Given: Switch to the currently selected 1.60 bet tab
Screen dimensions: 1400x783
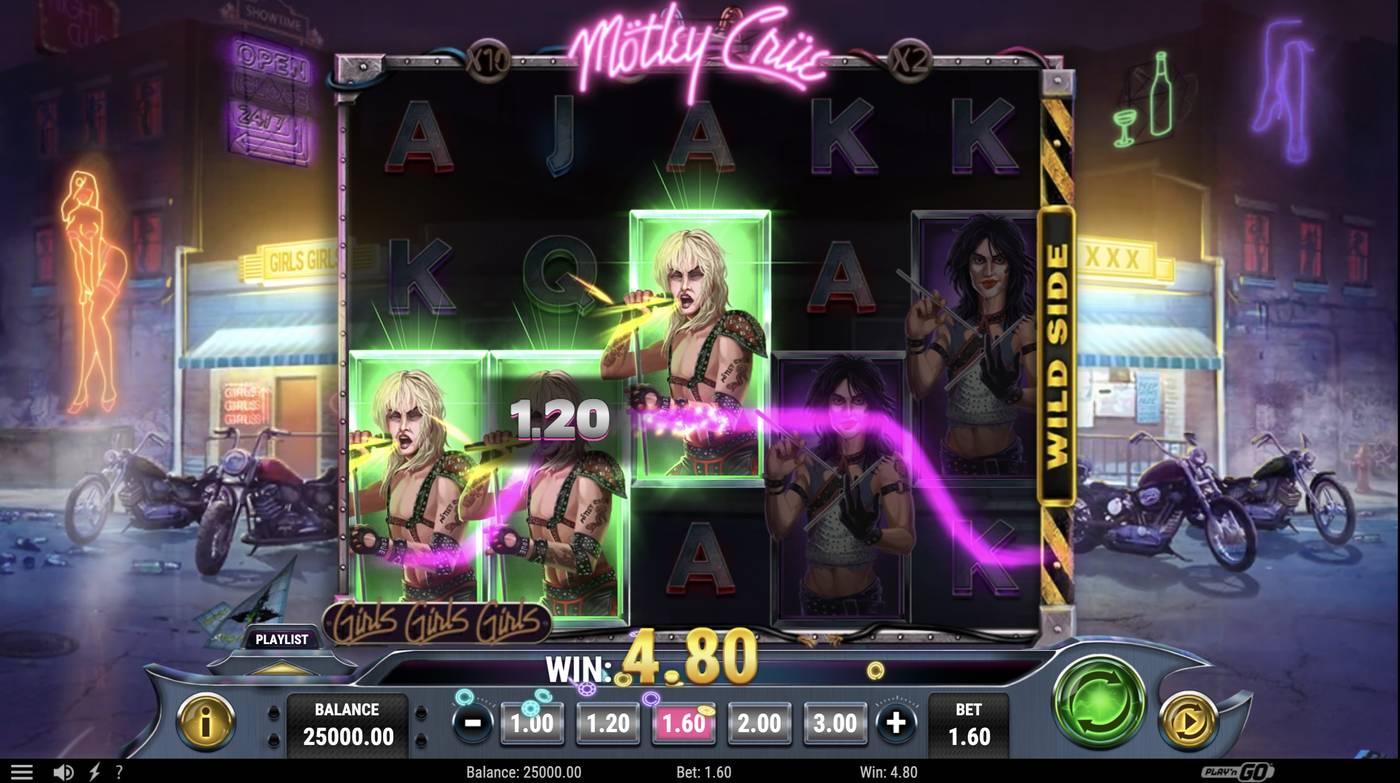Looking at the screenshot, I should coord(683,722).
